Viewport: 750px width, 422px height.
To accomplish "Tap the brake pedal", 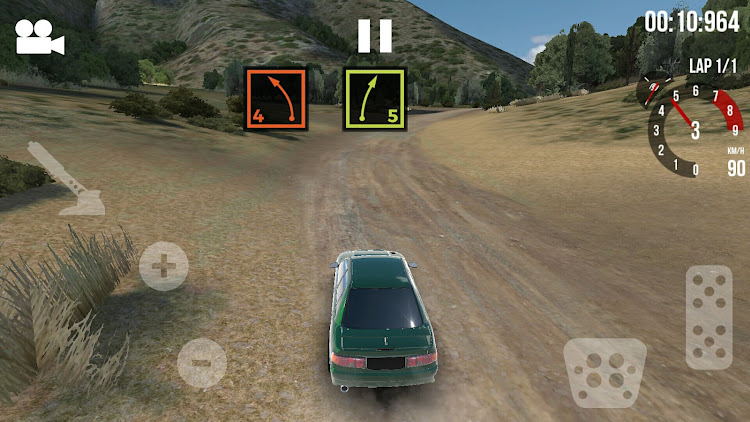I will click(604, 372).
